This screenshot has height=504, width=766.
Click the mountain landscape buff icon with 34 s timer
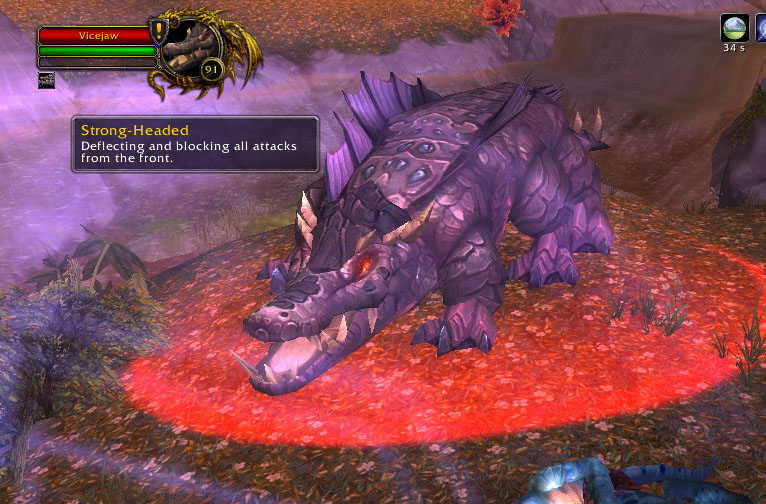pos(735,28)
